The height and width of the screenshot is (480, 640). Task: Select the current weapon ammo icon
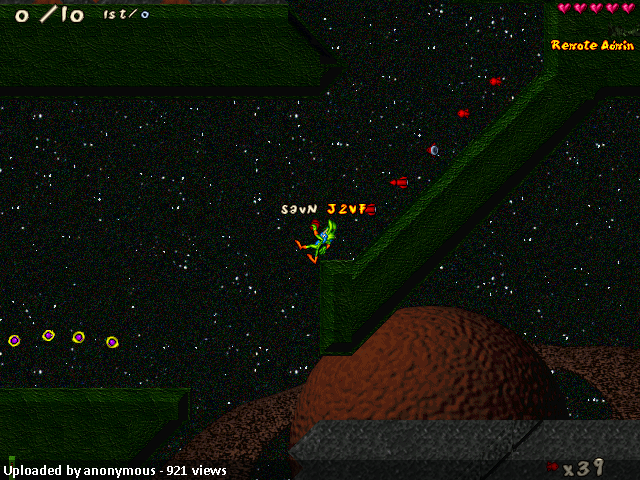point(552,466)
